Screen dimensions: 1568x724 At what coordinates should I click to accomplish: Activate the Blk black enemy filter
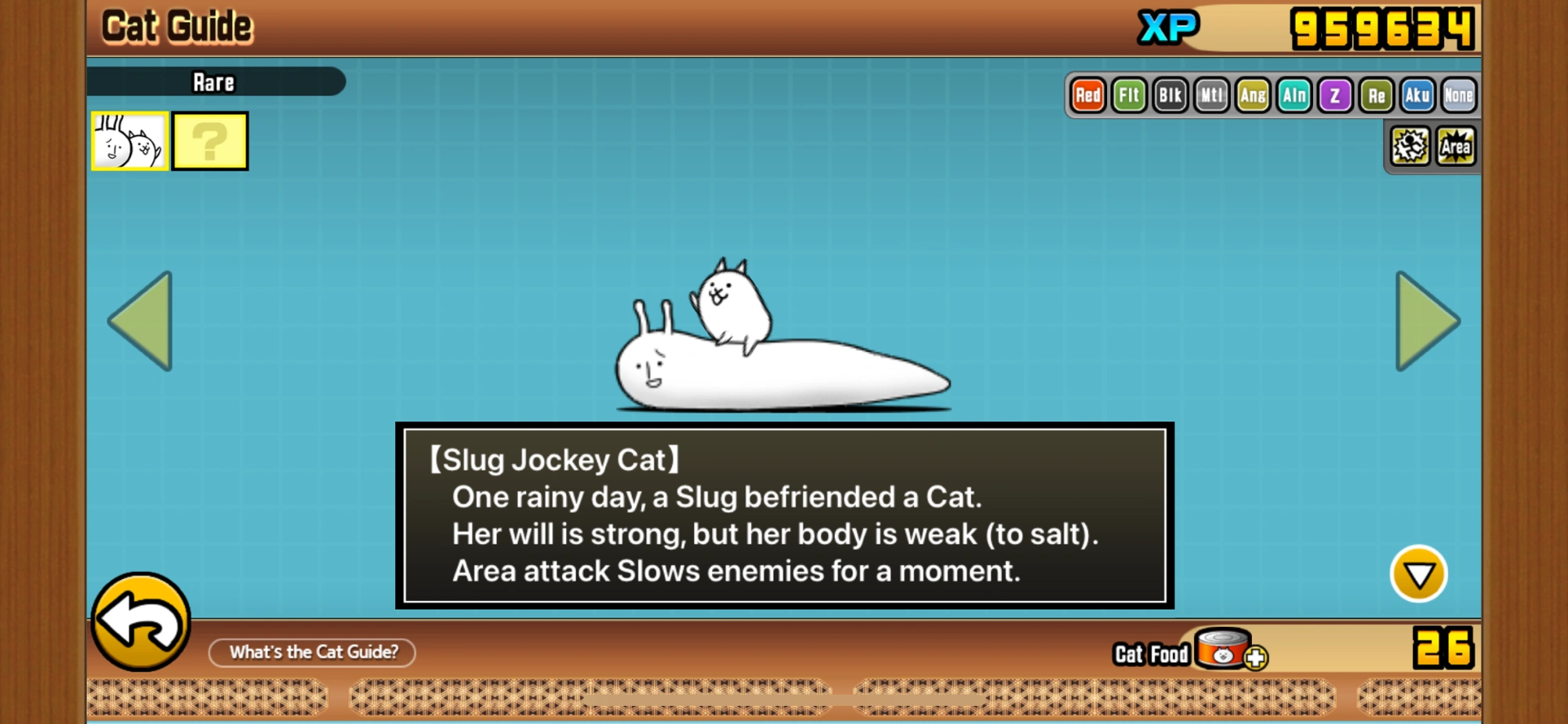[1171, 96]
